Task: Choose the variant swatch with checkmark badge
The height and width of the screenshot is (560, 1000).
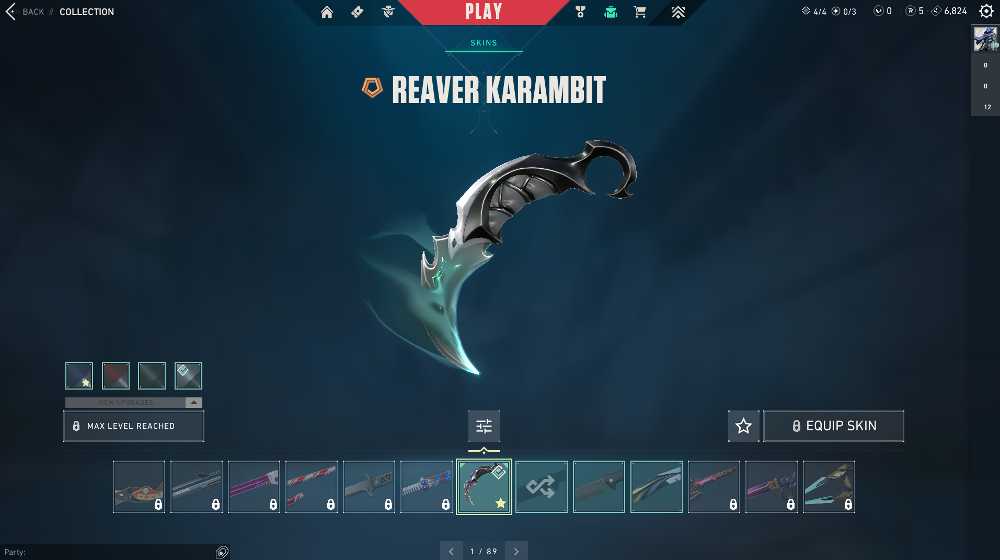Action: coord(188,375)
